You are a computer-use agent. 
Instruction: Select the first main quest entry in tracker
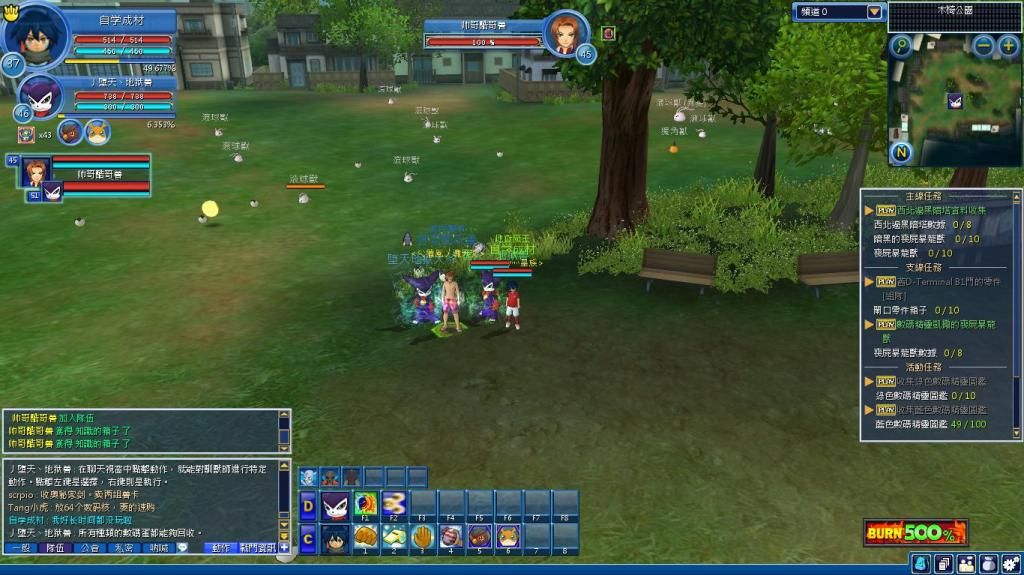930,211
